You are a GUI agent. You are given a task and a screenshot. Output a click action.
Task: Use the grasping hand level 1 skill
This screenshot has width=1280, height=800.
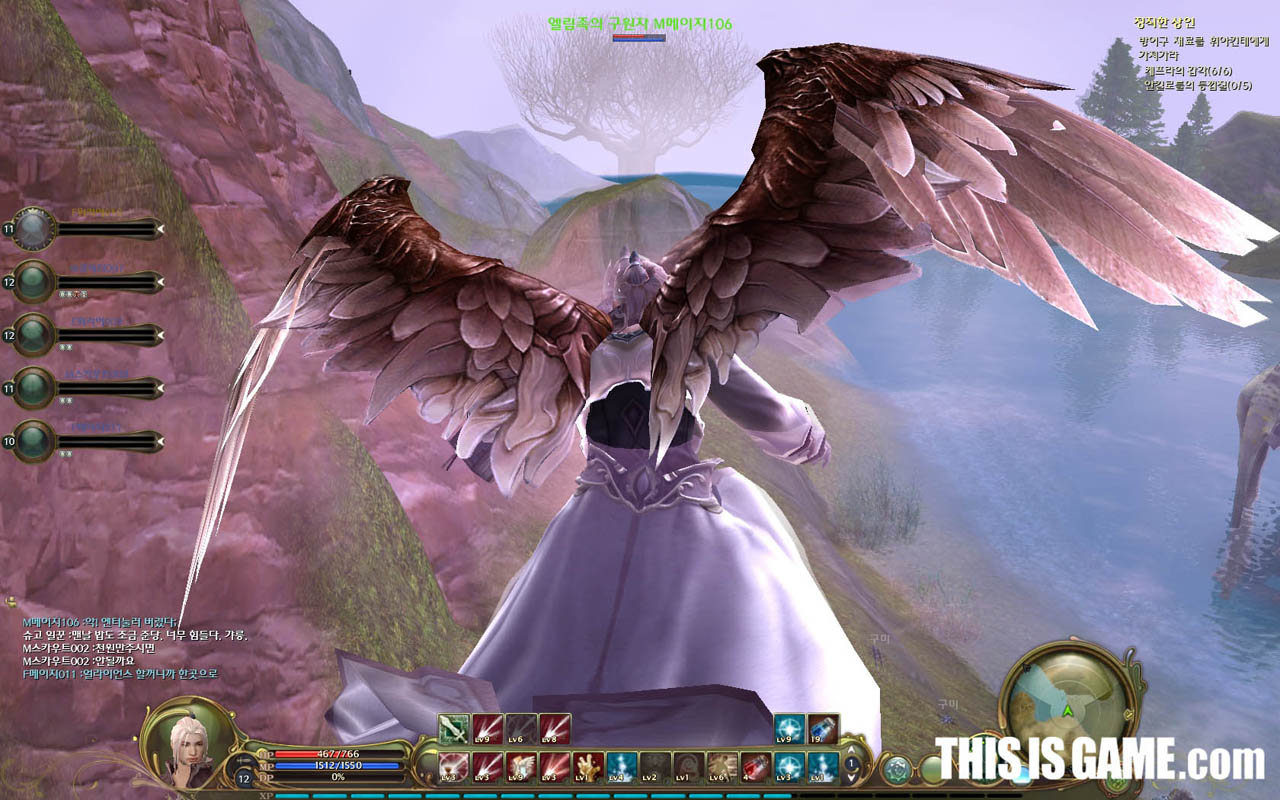point(587,767)
